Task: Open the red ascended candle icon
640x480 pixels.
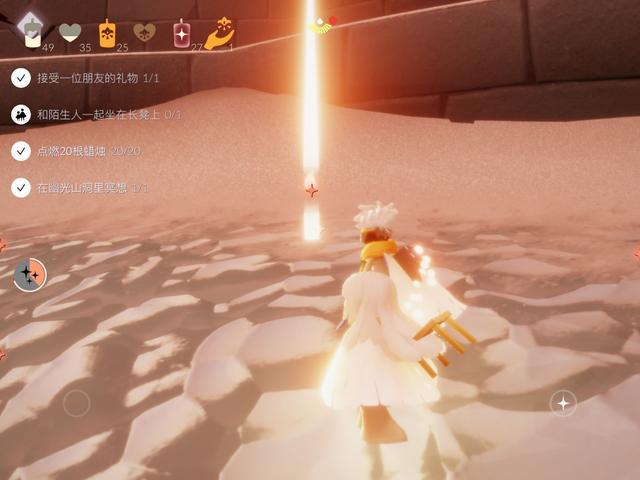Action: 182,32
